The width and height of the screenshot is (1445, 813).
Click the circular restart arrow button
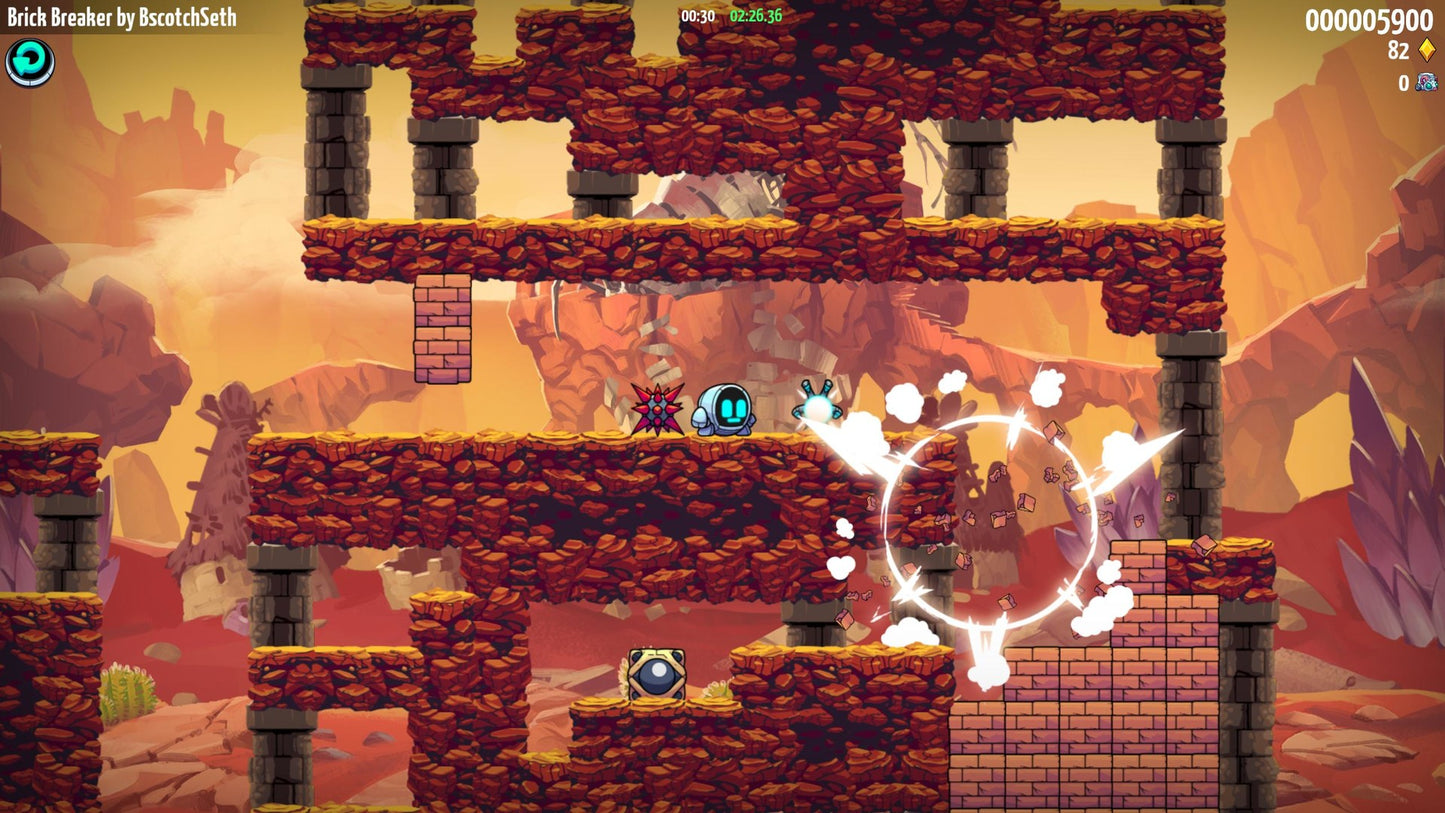(30, 63)
